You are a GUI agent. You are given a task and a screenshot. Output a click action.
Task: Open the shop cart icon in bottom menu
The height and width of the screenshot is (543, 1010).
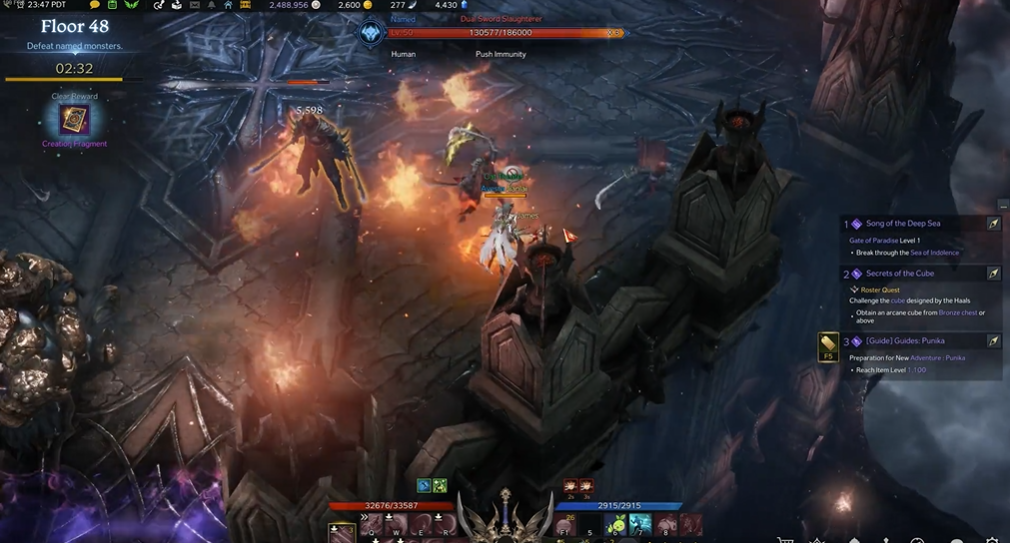(786, 538)
